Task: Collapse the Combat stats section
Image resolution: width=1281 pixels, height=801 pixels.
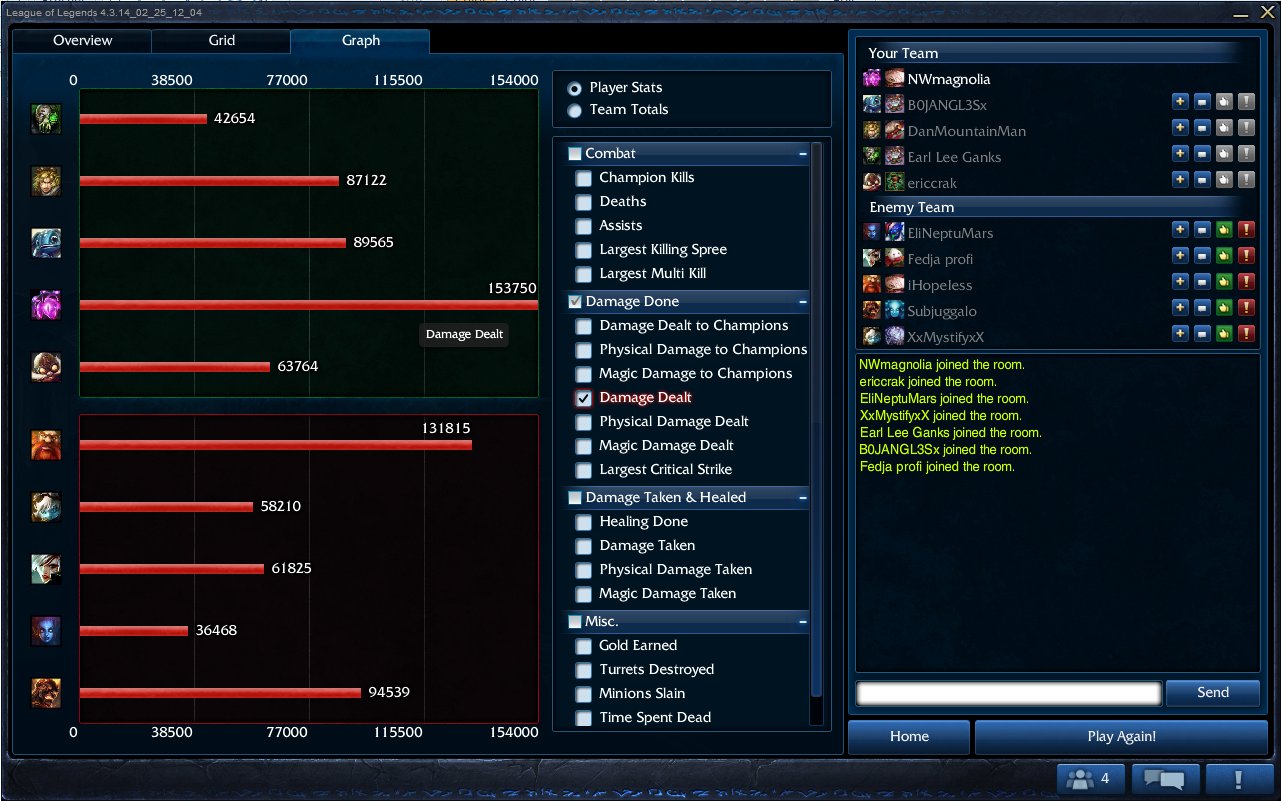Action: tap(802, 154)
